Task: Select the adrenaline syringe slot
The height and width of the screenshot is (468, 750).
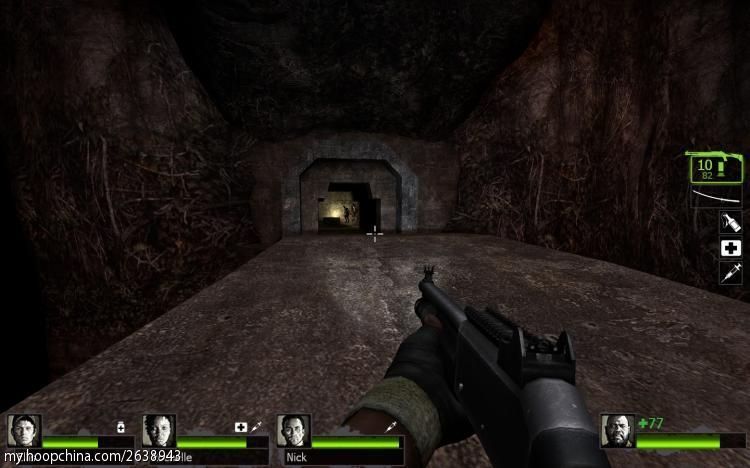Action: (731, 272)
